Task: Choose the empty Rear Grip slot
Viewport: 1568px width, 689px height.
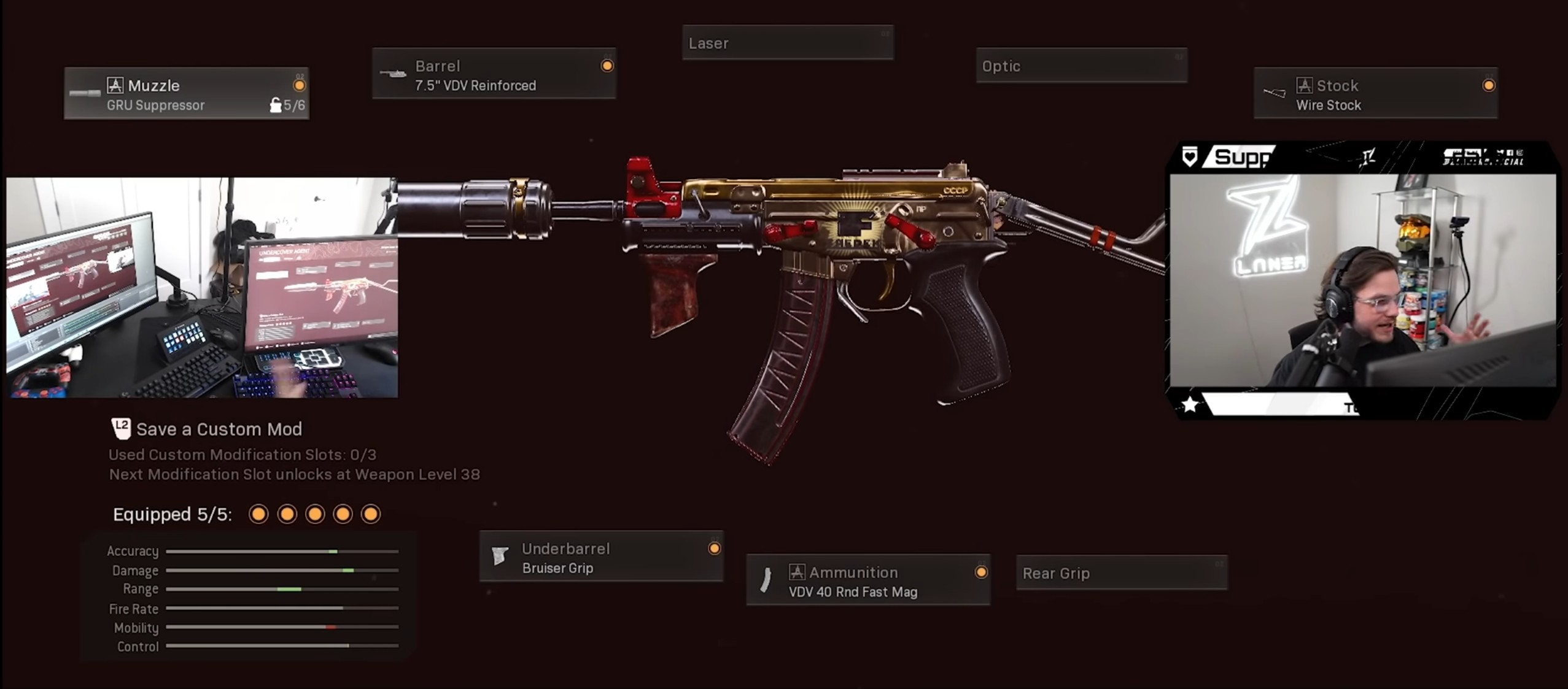Action: tap(1122, 573)
